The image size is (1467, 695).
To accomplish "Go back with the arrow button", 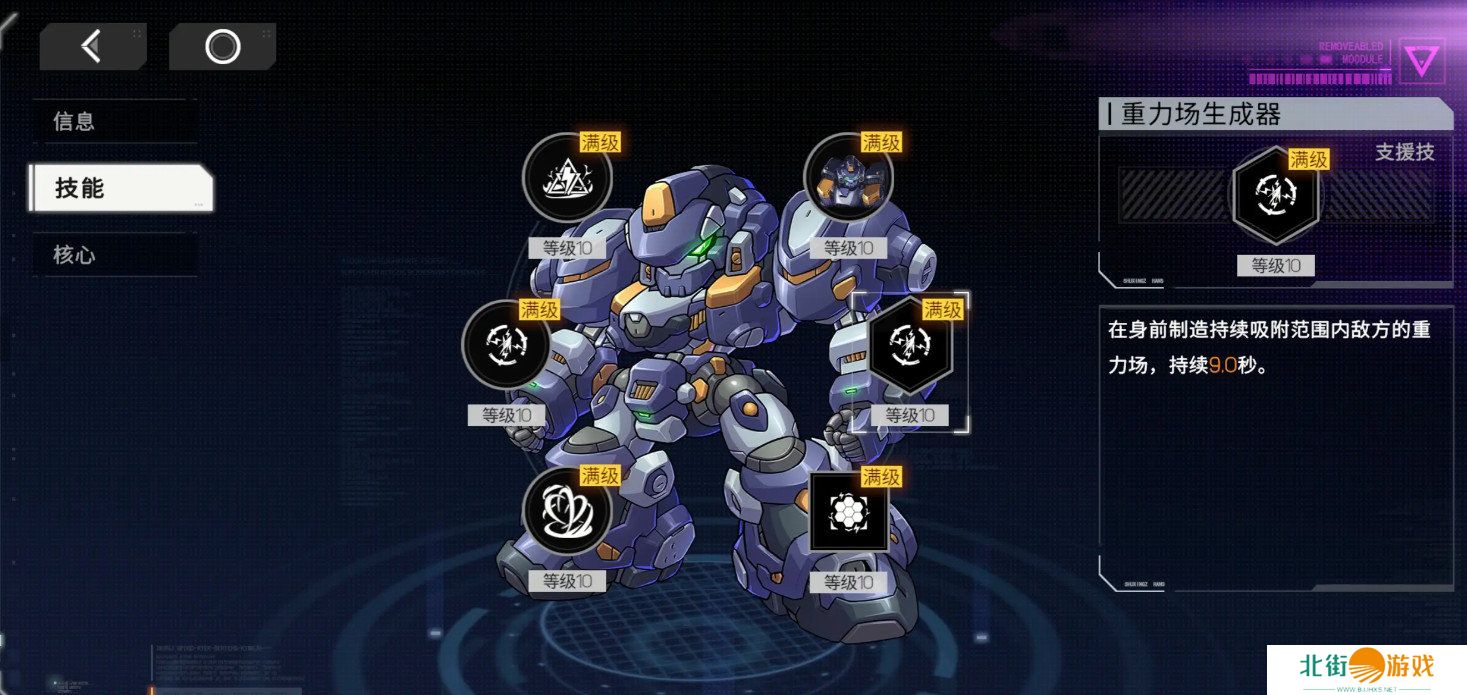I will [x=92, y=46].
